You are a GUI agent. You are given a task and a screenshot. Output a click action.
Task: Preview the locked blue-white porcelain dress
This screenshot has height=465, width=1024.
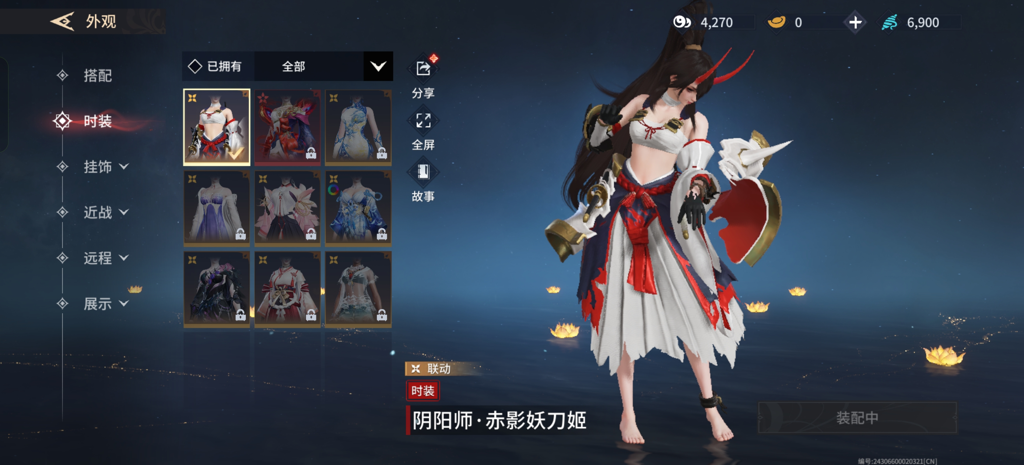(x=357, y=127)
